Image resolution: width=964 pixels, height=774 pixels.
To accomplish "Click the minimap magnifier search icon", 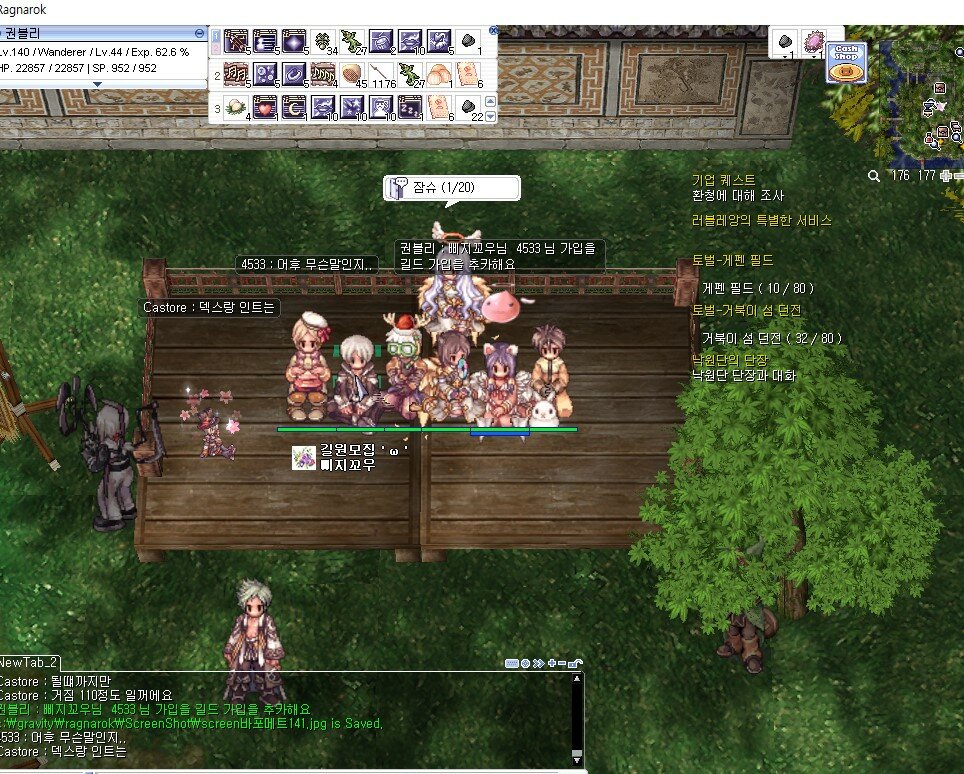I will (x=874, y=175).
